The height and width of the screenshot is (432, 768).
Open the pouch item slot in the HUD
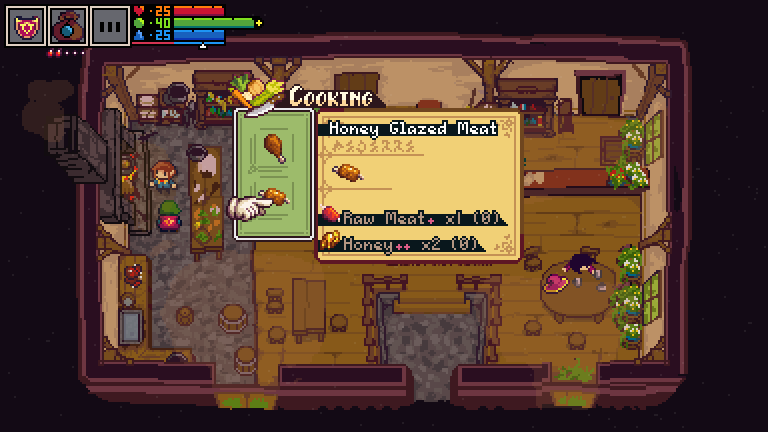tap(68, 25)
